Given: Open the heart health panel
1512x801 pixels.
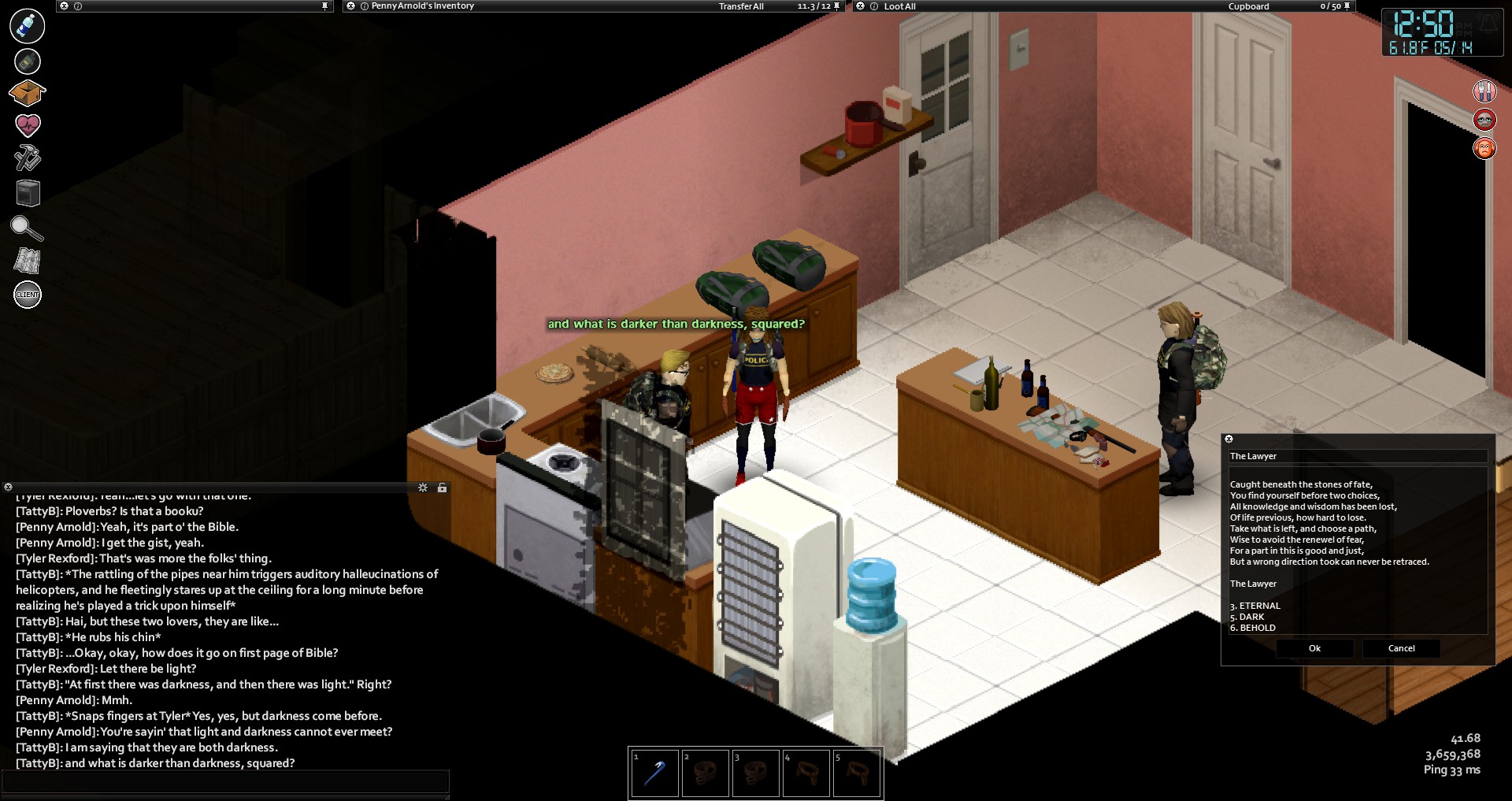Looking at the screenshot, I should 28,125.
